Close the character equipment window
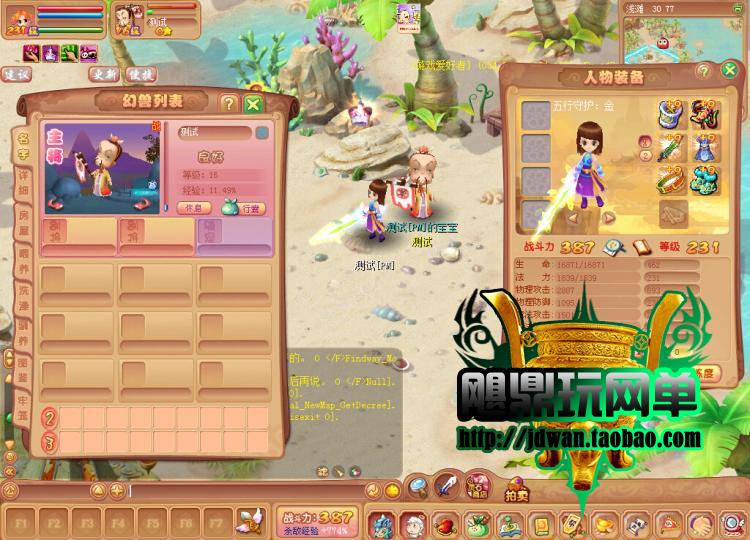 click(728, 72)
